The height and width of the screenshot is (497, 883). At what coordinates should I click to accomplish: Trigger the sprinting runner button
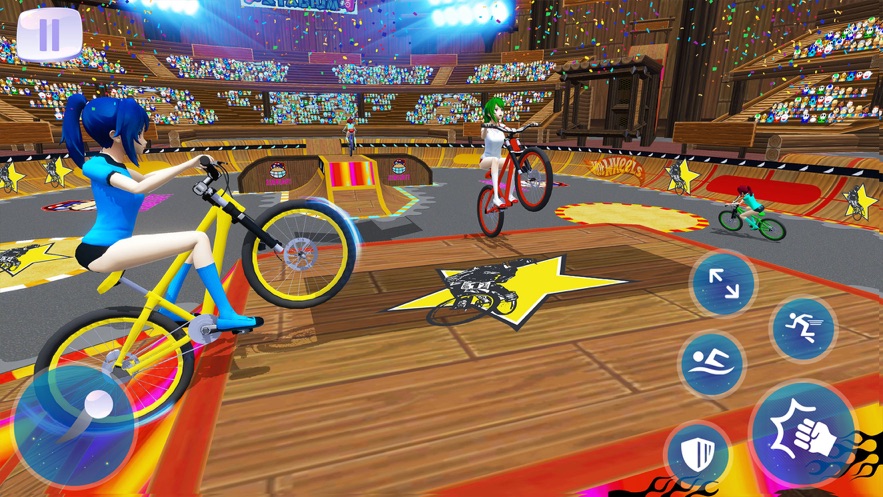click(x=803, y=328)
